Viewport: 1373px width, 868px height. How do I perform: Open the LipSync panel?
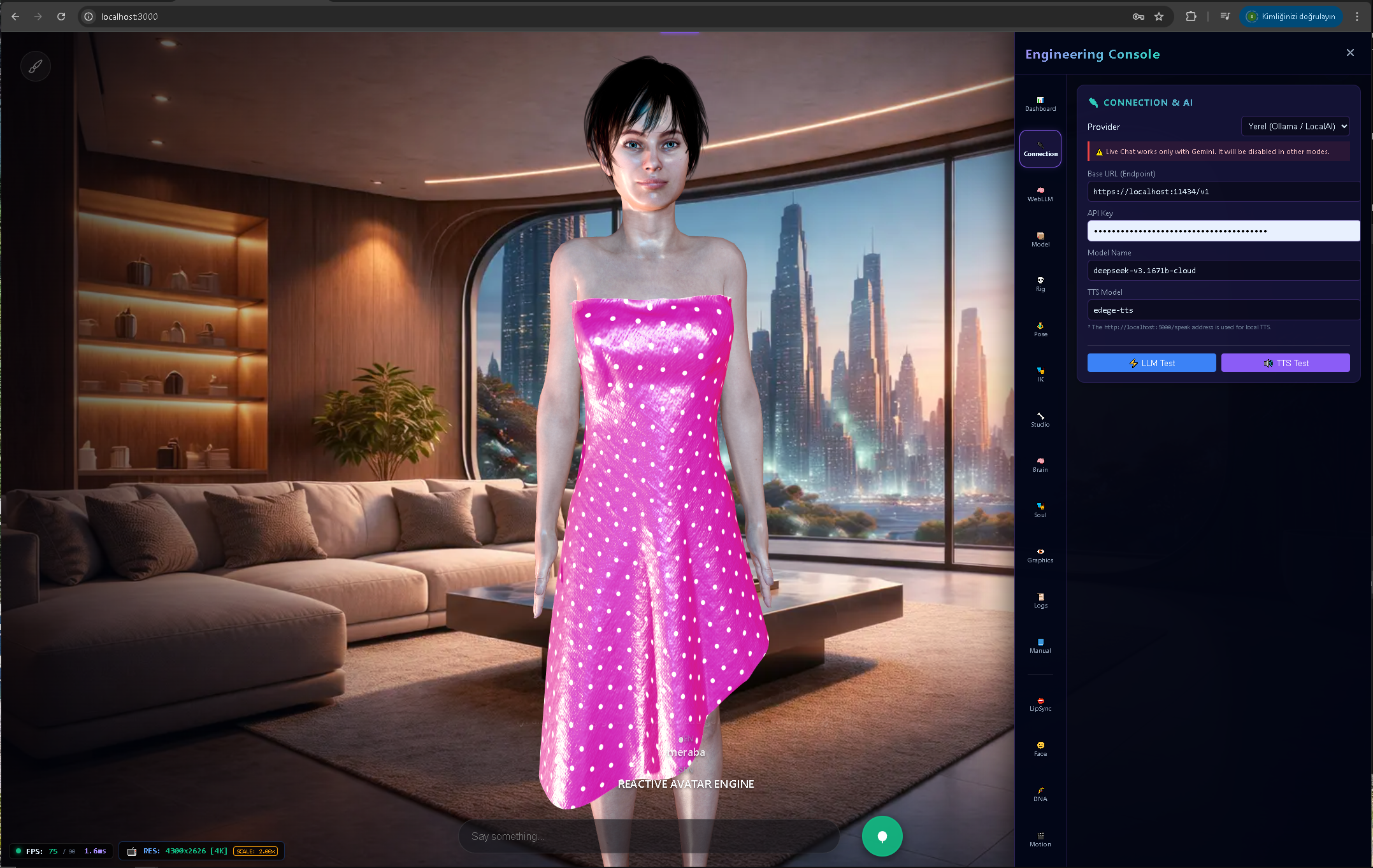[x=1040, y=703]
